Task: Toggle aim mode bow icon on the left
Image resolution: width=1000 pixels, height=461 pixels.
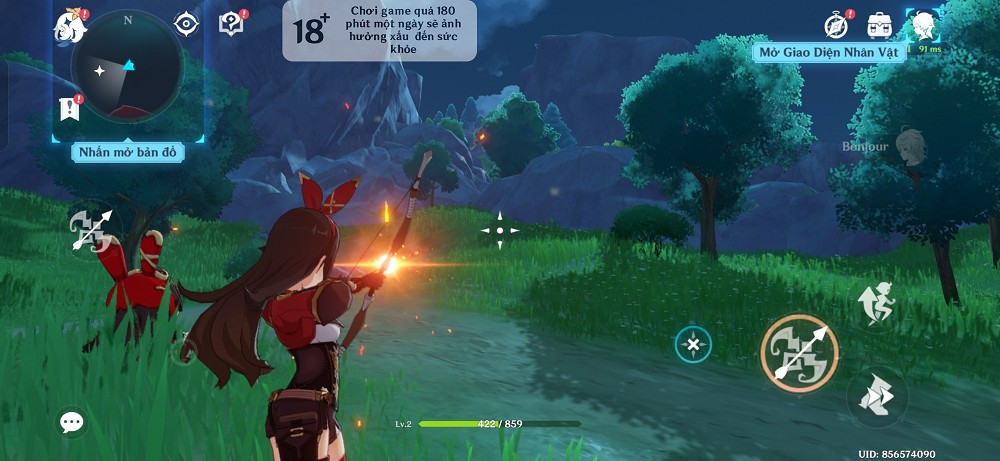Action: coord(90,230)
